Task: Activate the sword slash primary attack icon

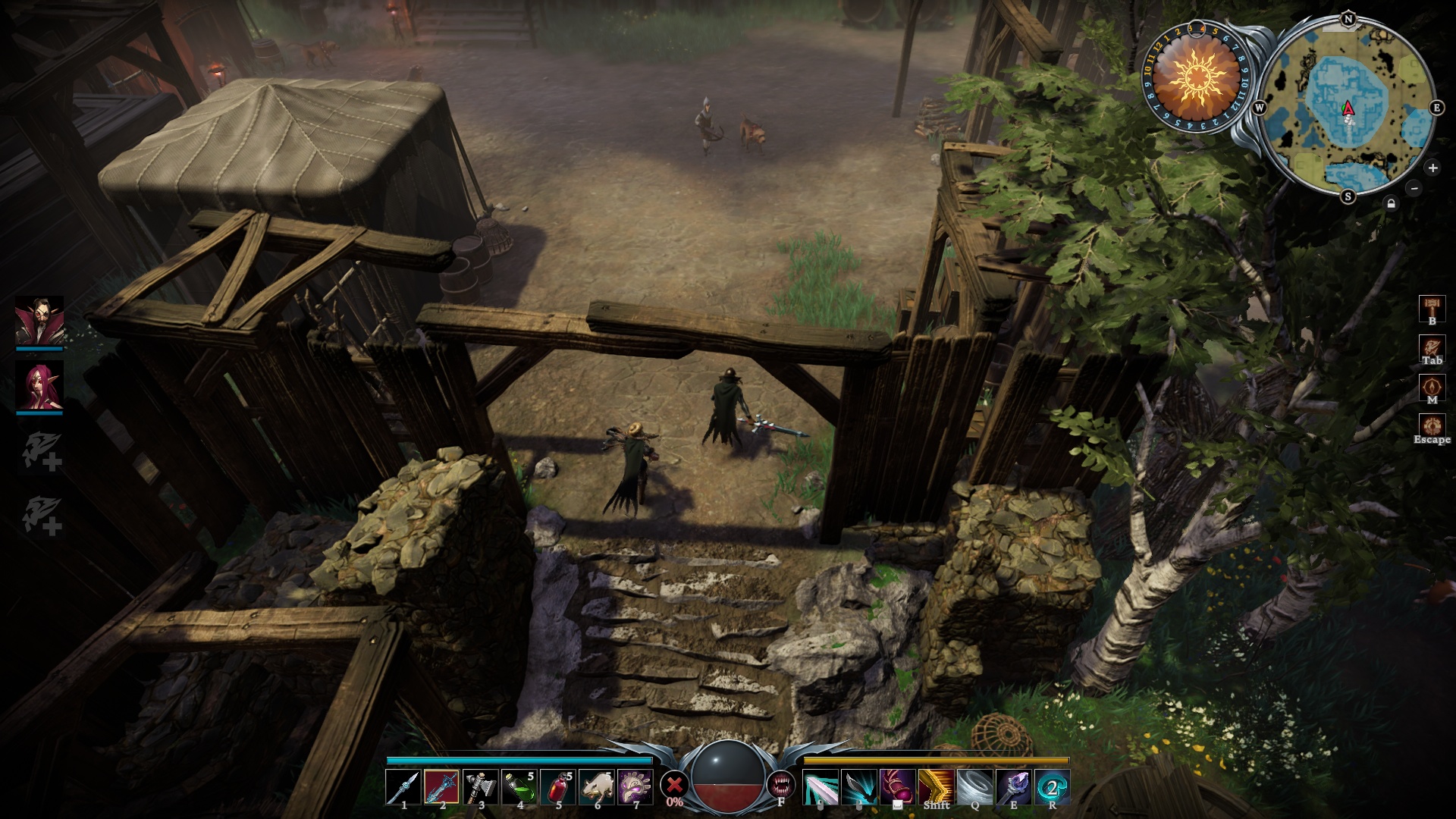Action: tap(821, 786)
